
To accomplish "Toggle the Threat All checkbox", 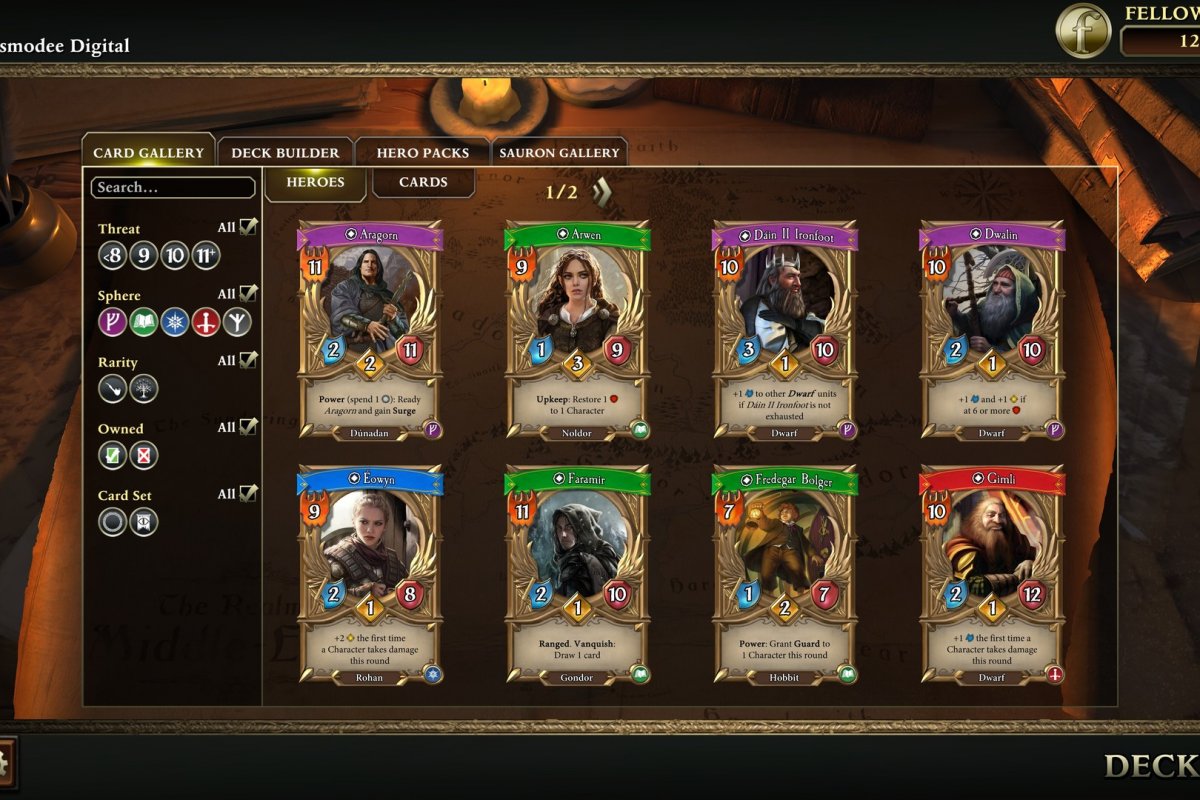I will [247, 227].
